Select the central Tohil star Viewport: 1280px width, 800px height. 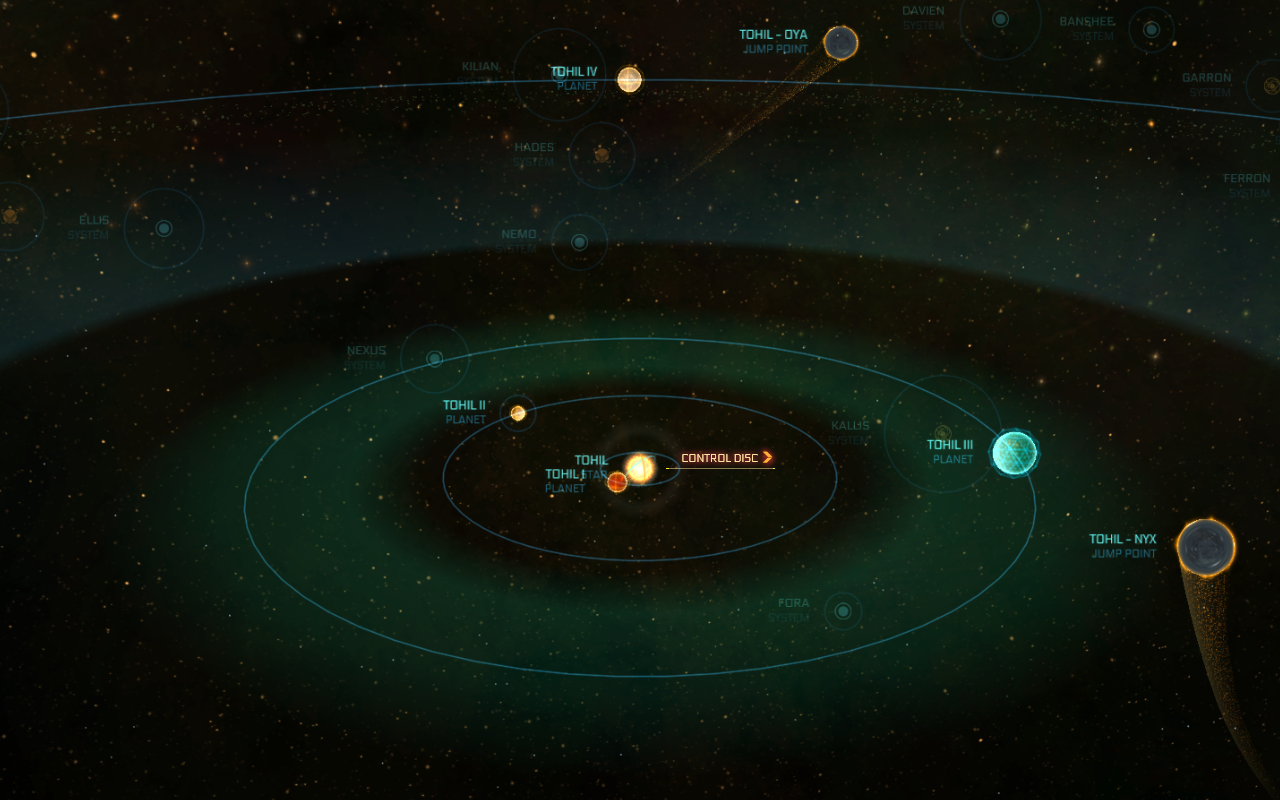pyautogui.click(x=640, y=468)
